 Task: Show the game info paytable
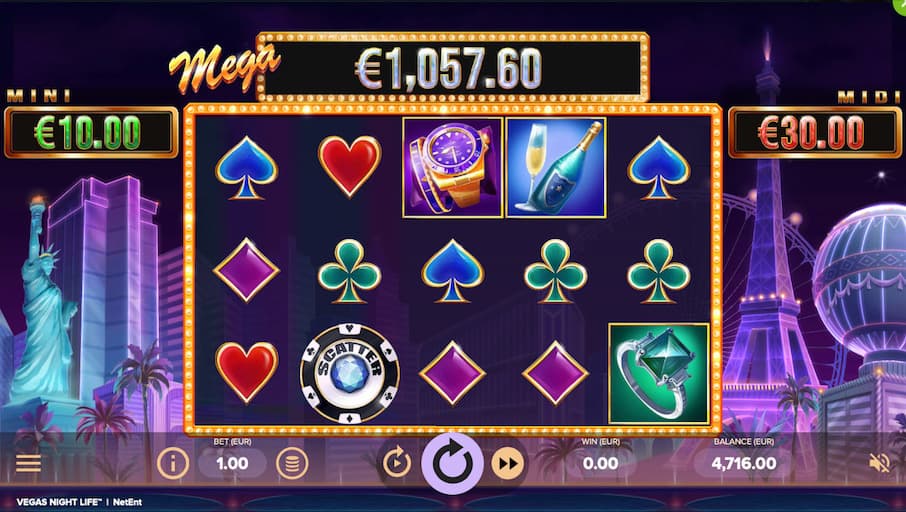click(x=173, y=463)
